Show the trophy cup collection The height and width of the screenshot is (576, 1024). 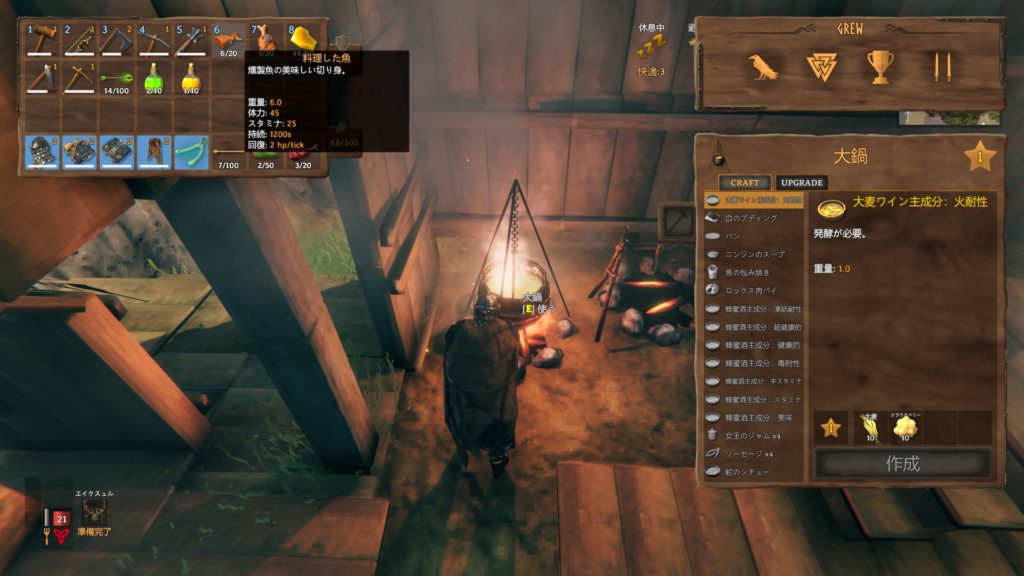pos(880,67)
